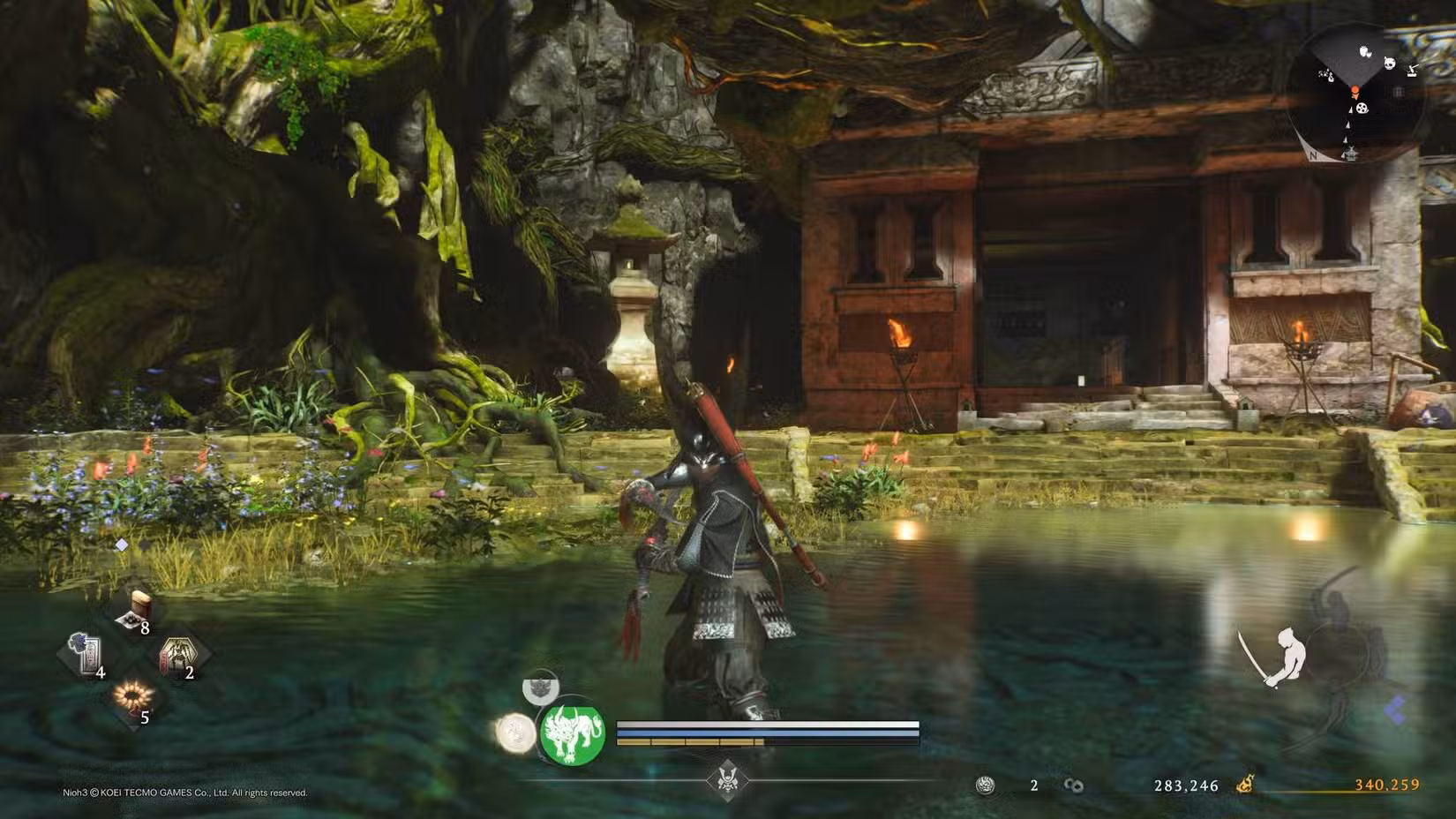
Task: Toggle the infinity symbol in the bottom status bar
Action: pos(1074,785)
